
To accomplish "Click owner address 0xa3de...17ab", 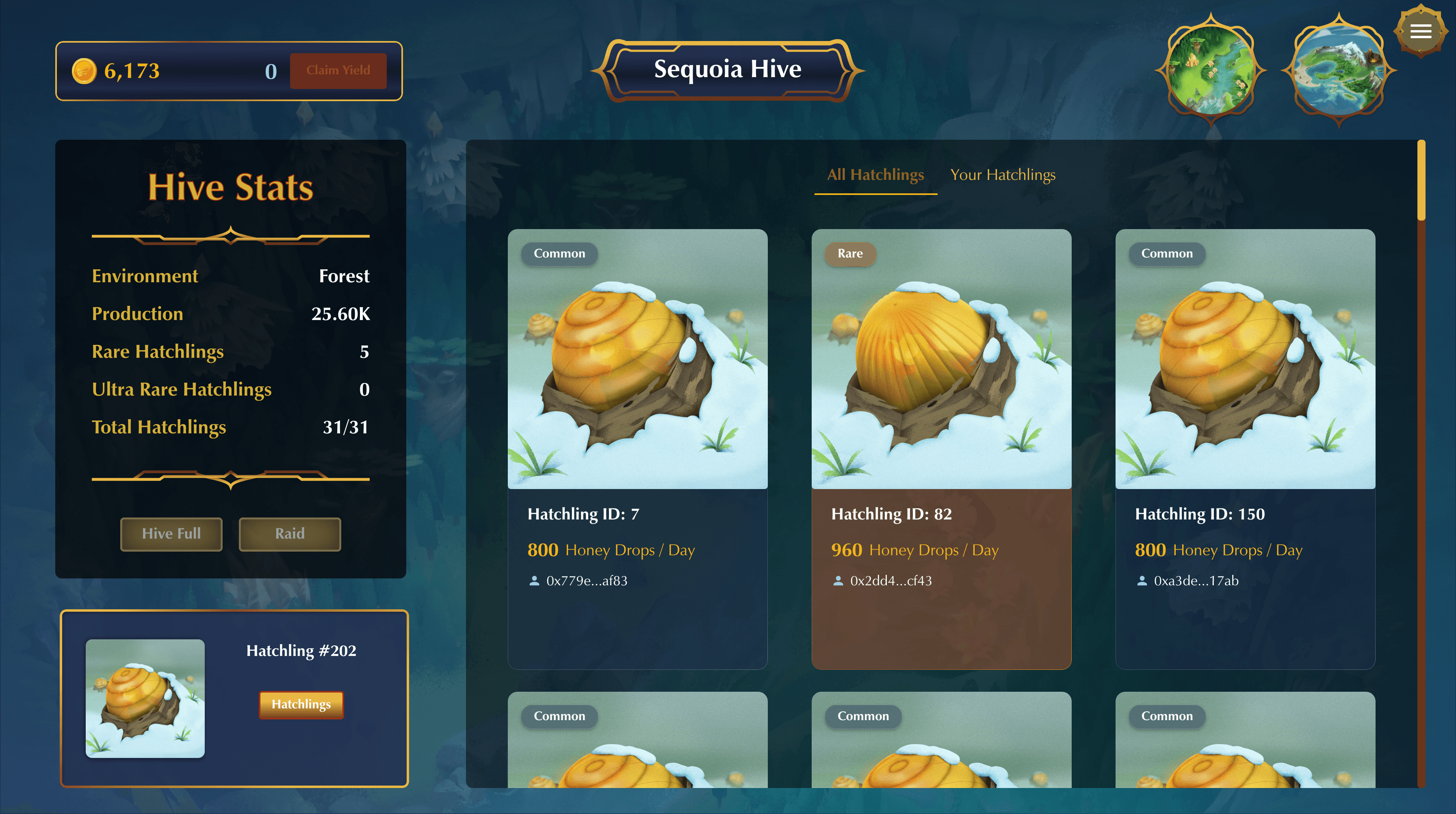I will 1196,581.
